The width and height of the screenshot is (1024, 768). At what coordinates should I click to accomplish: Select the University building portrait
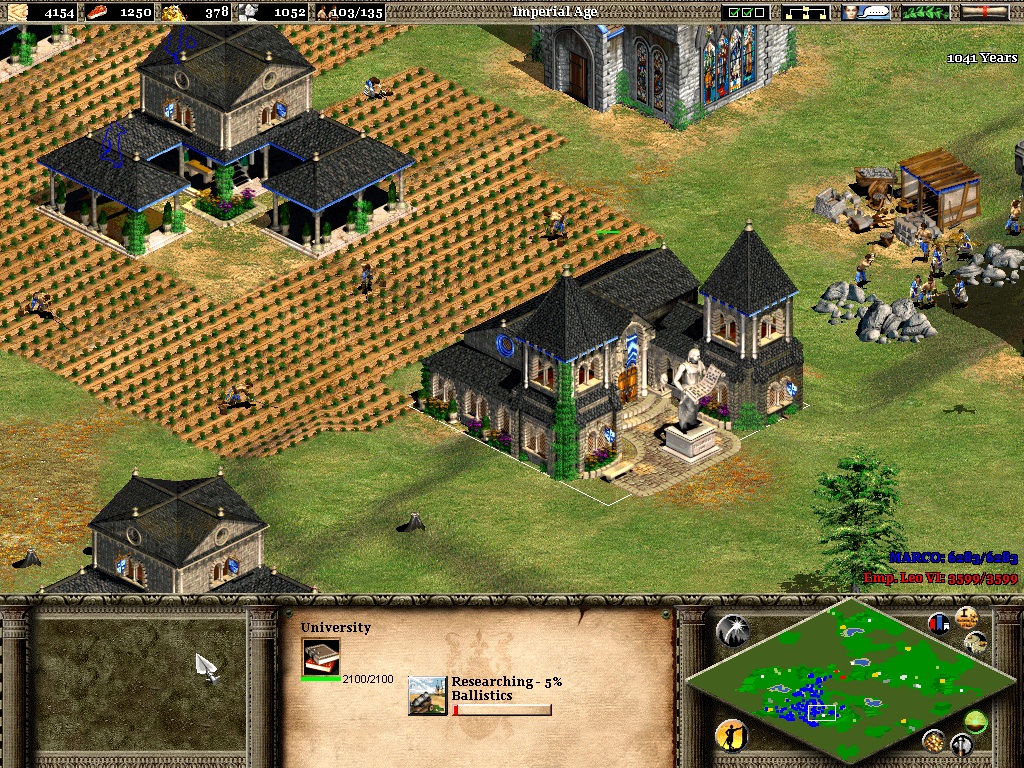[x=321, y=657]
